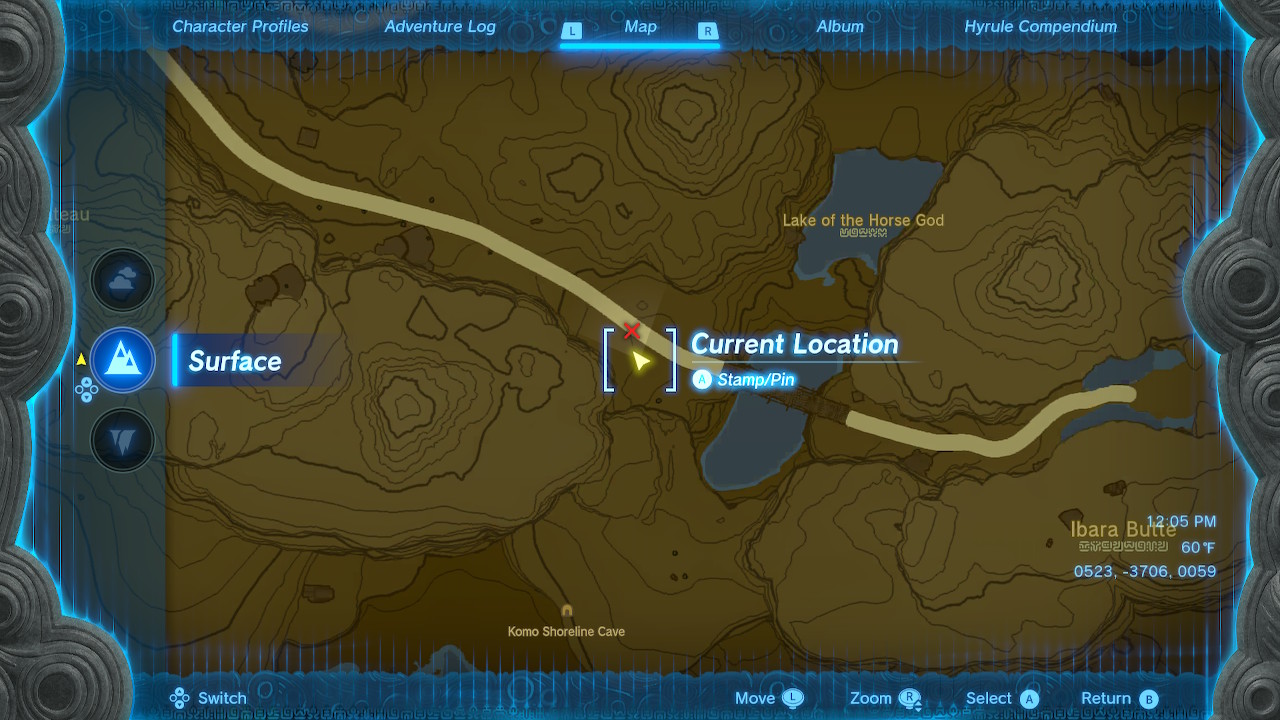The height and width of the screenshot is (720, 1280).
Task: Click the R shoulder button indicator
Action: click(x=708, y=31)
